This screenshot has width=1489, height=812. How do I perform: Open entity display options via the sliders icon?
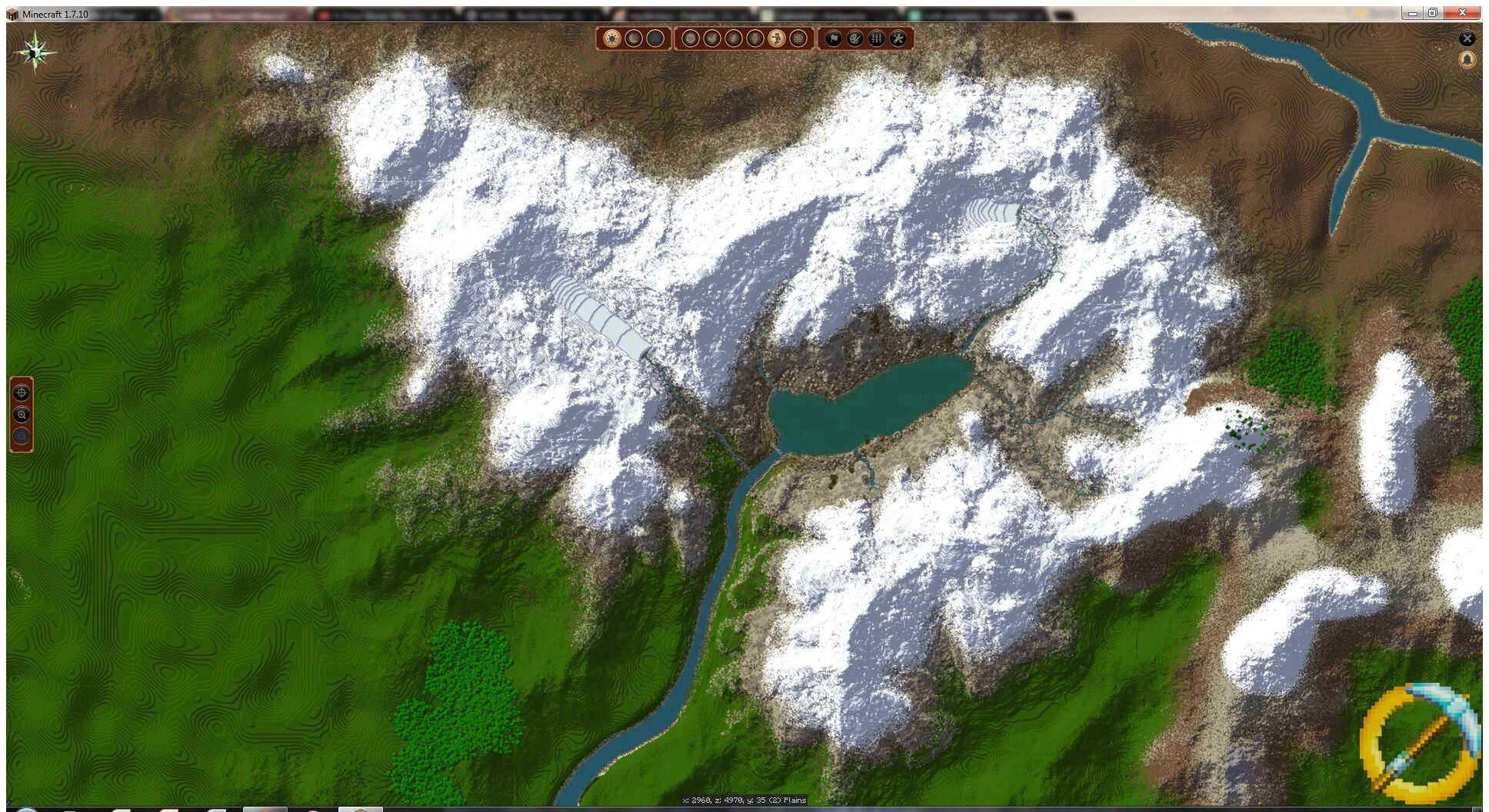(875, 38)
